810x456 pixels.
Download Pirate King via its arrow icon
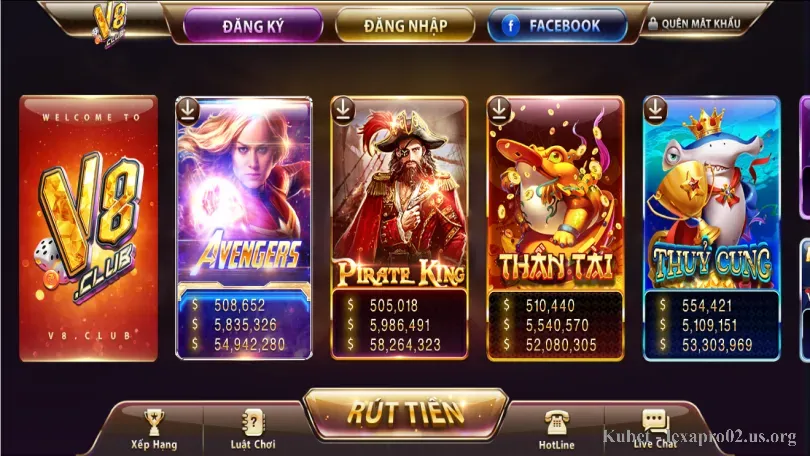click(x=344, y=109)
